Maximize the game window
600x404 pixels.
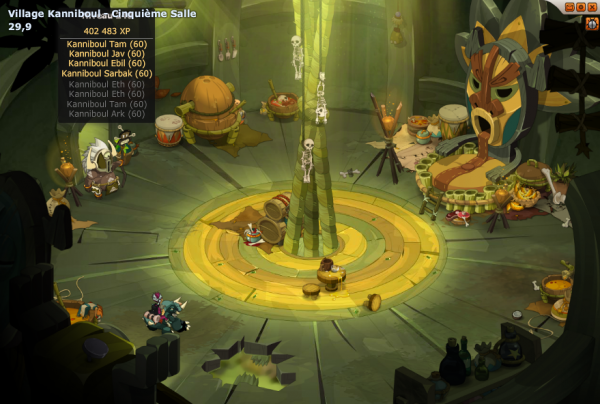click(x=581, y=7)
